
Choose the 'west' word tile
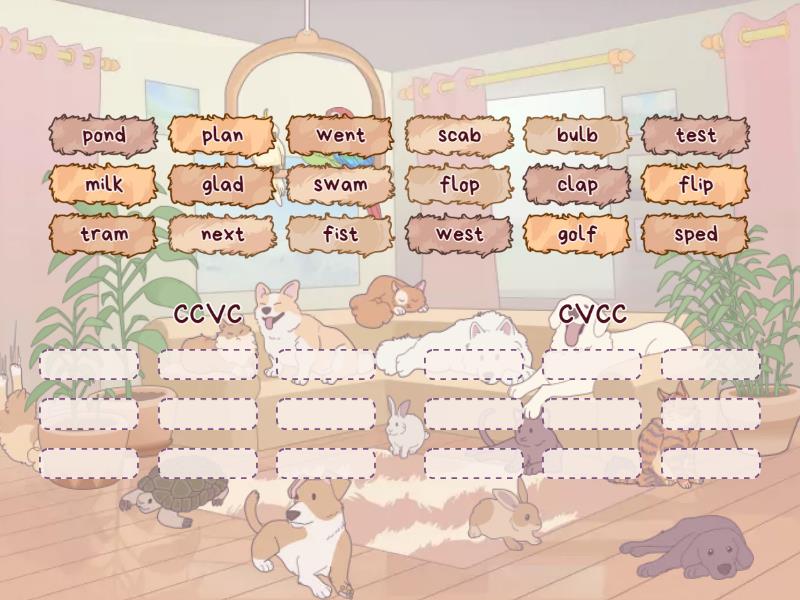tap(459, 235)
